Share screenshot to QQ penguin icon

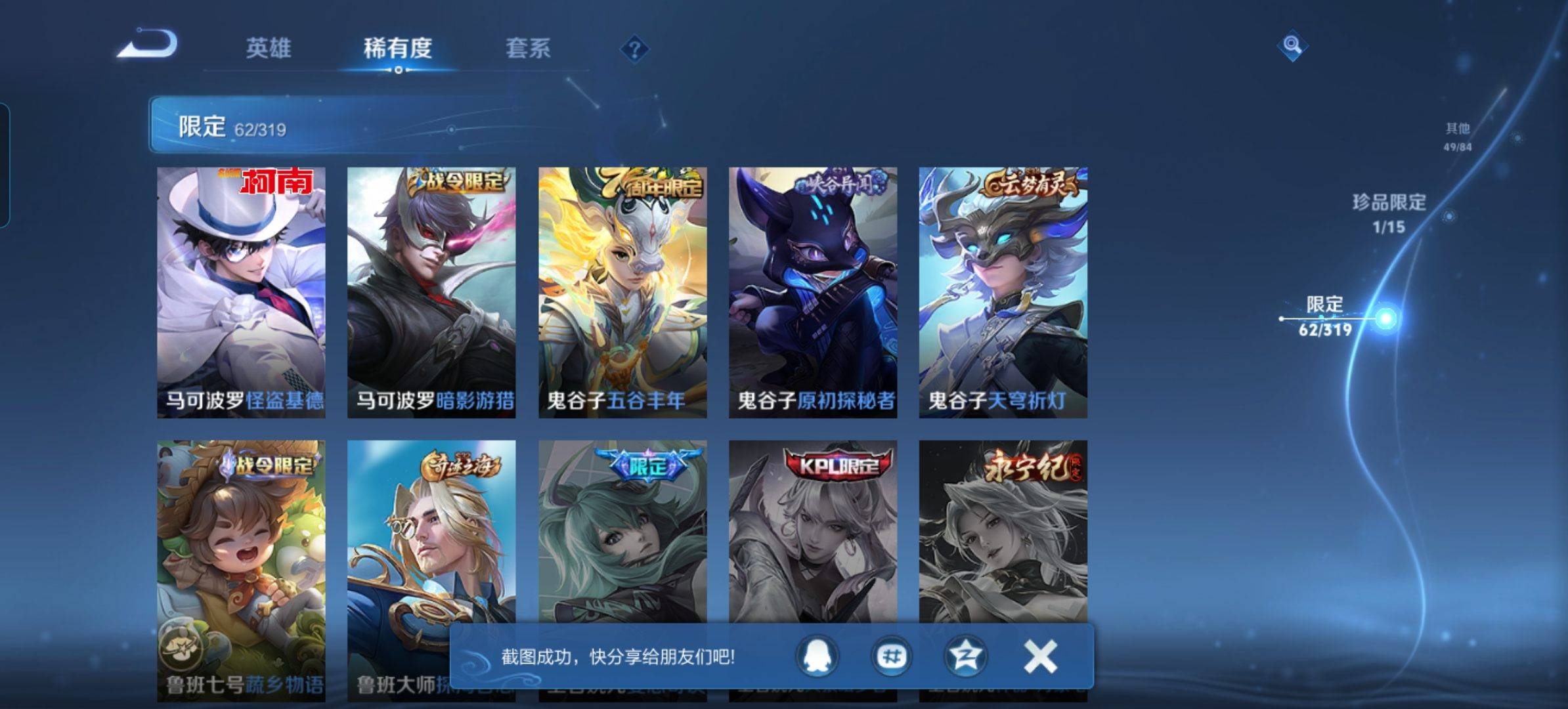point(817,656)
